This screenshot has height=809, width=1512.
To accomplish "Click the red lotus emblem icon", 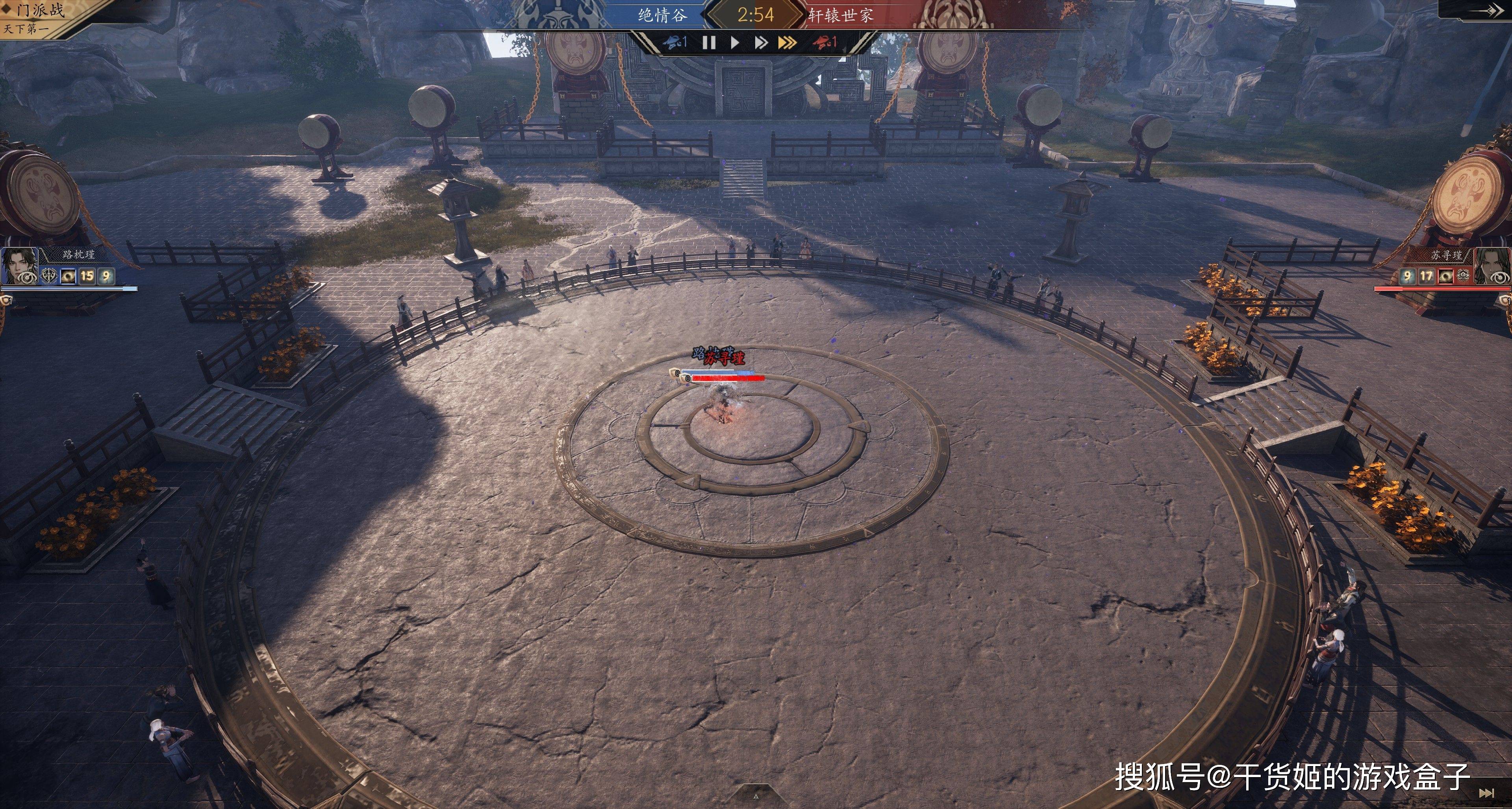I will pyautogui.click(x=1463, y=275).
